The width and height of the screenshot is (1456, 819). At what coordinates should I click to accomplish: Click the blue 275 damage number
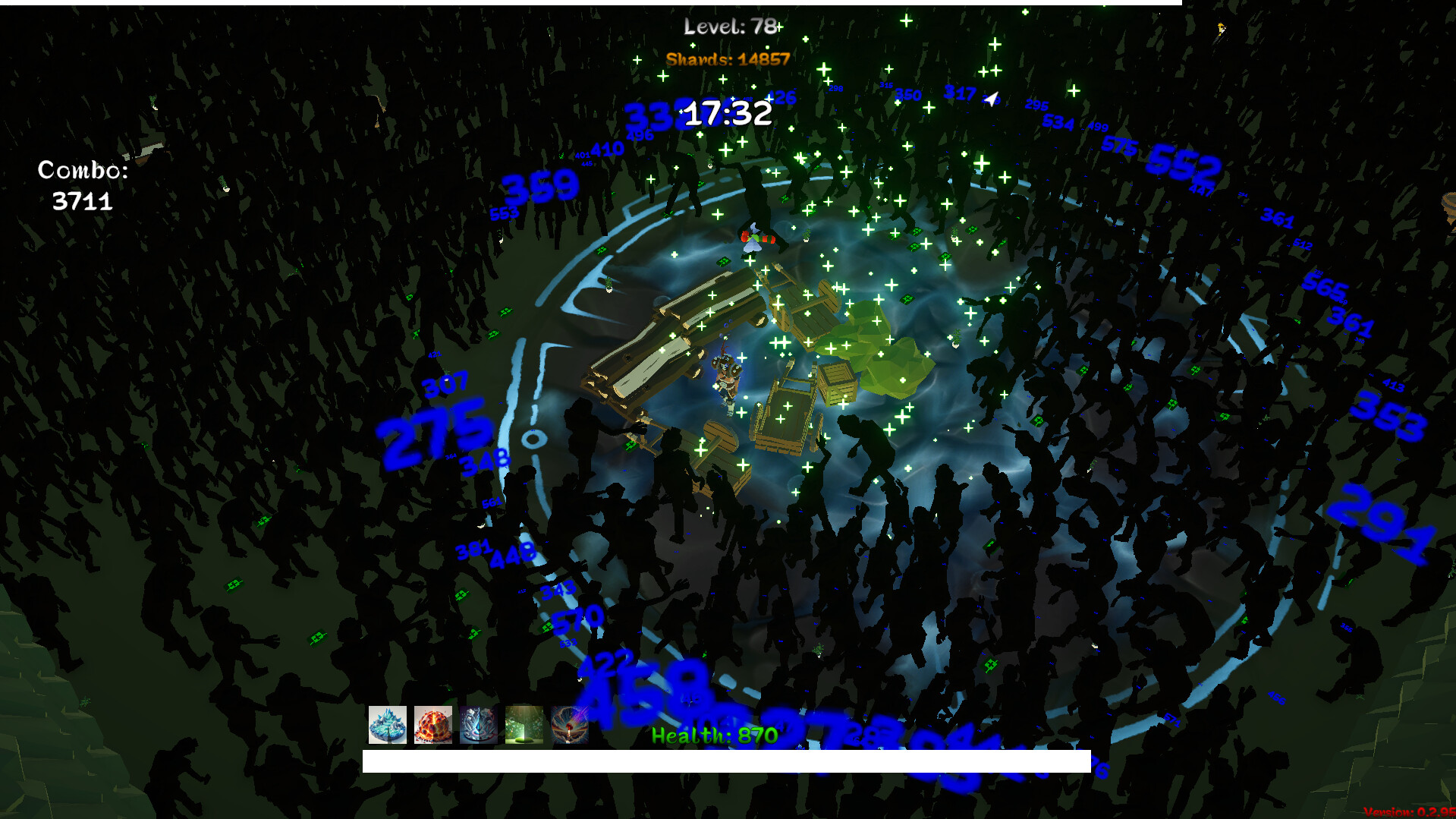(434, 430)
